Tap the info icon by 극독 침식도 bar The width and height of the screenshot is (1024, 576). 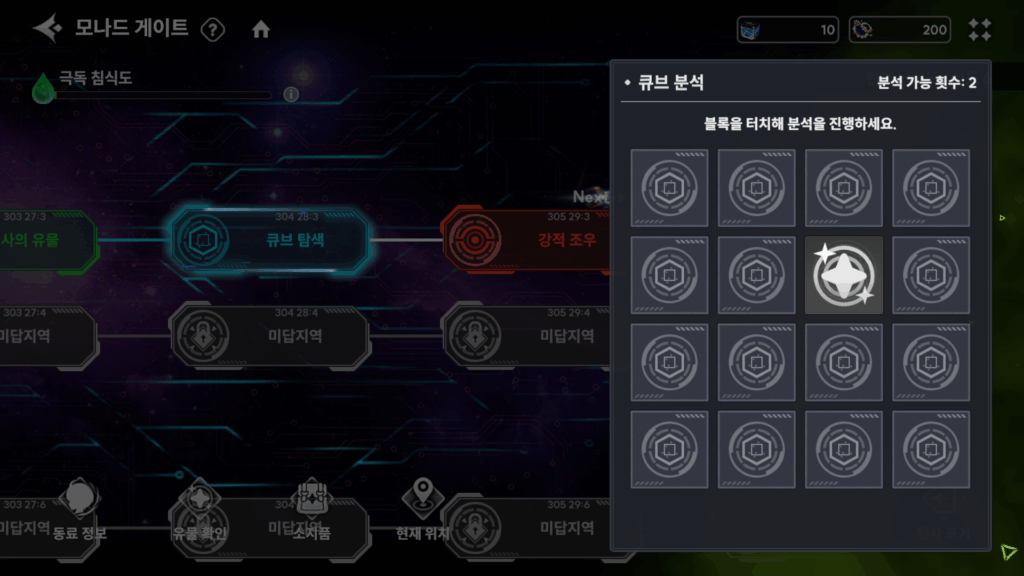click(x=291, y=94)
